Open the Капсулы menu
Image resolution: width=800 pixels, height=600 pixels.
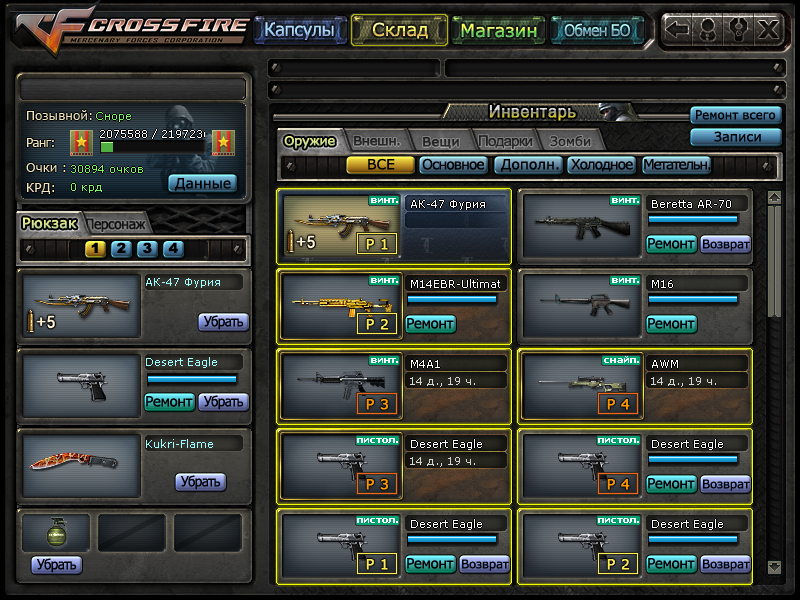pyautogui.click(x=298, y=30)
